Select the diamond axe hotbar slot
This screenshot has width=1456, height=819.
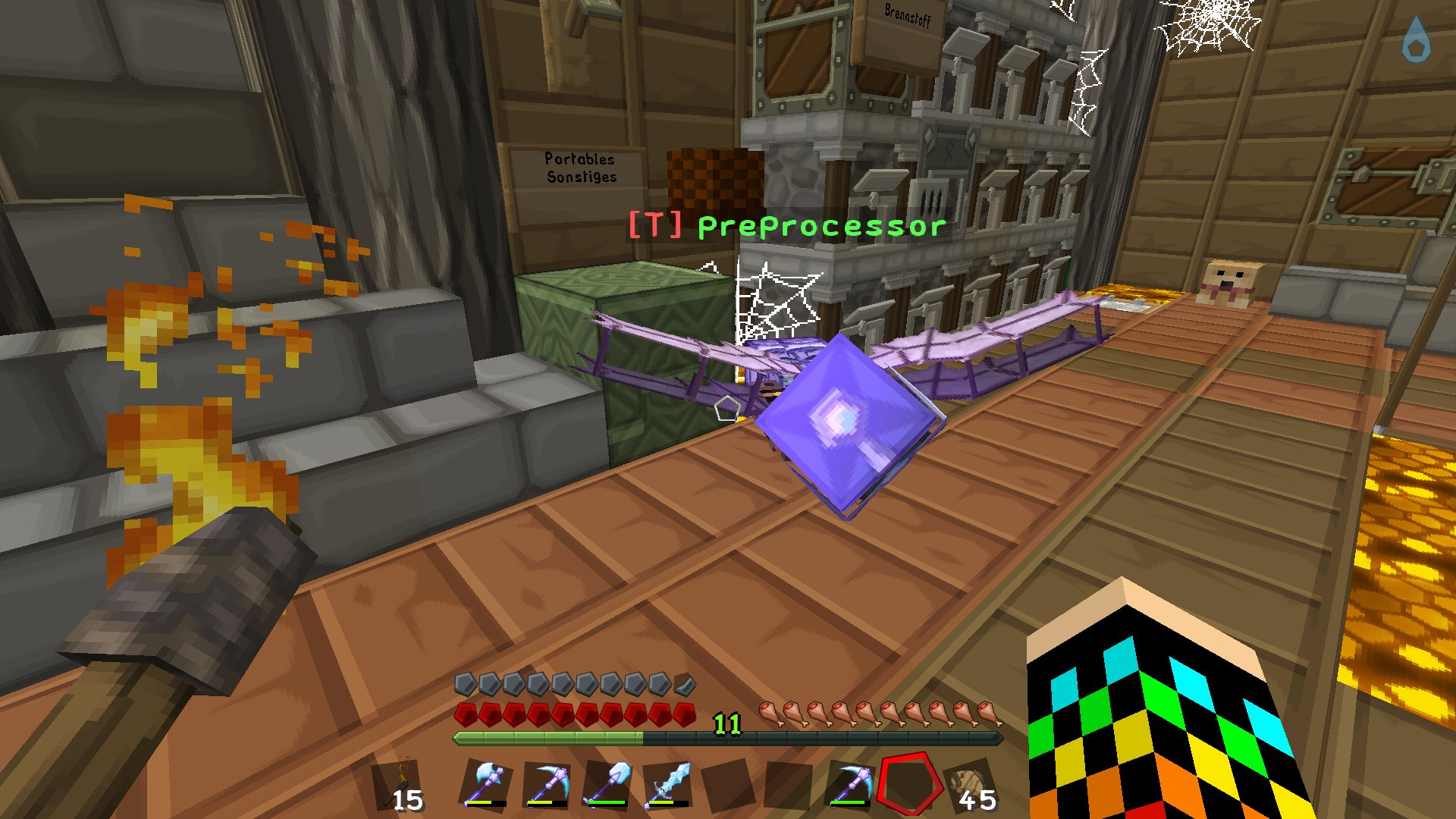click(486, 783)
